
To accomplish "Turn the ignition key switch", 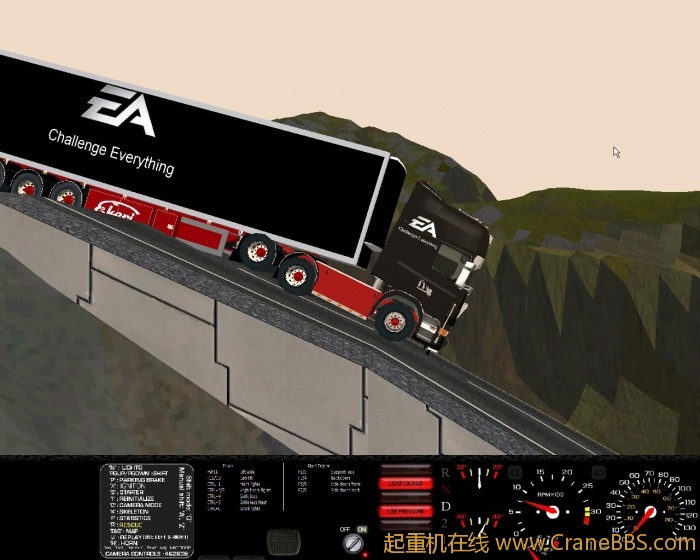I will 354,543.
